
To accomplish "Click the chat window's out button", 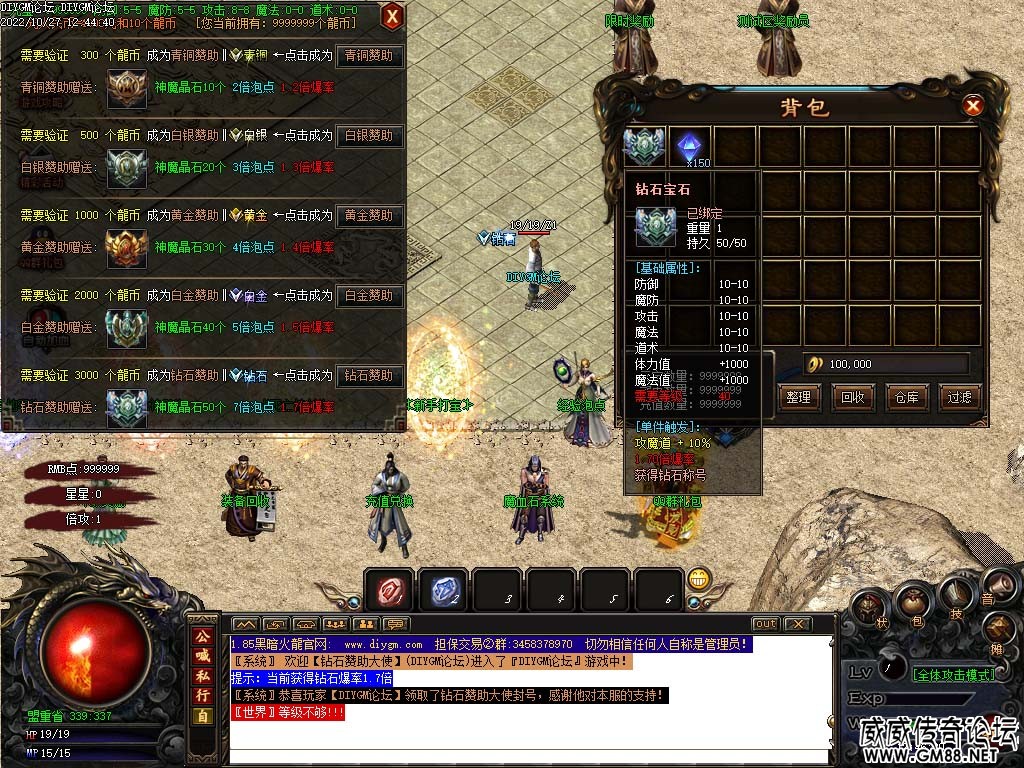I will tap(765, 624).
